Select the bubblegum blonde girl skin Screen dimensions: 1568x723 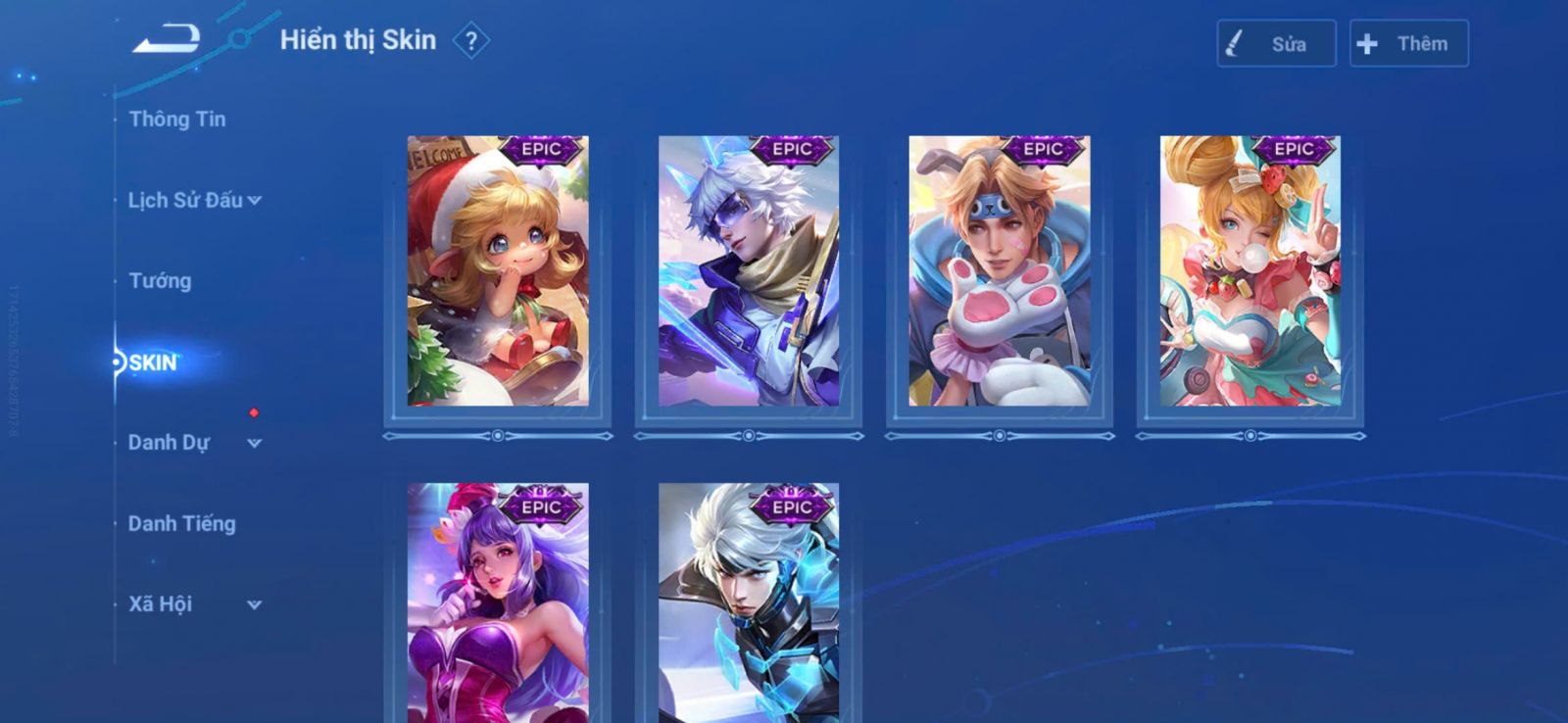coord(1250,271)
